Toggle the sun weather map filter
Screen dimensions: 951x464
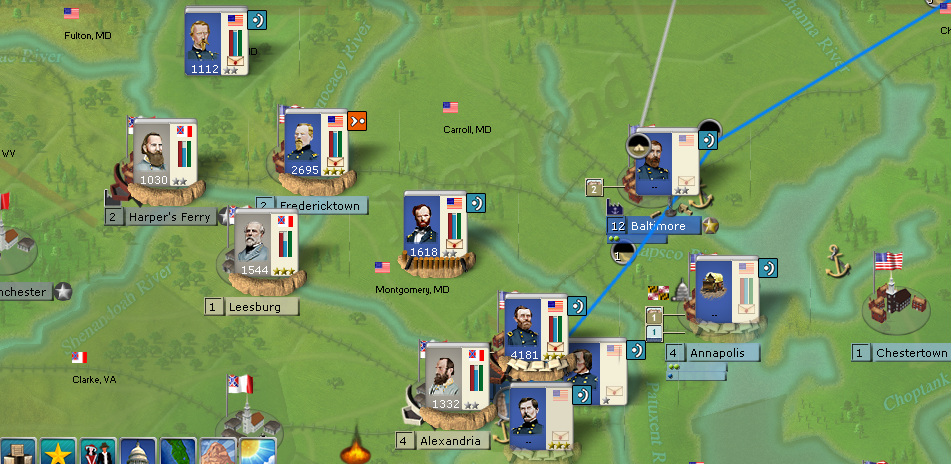pyautogui.click(x=257, y=452)
